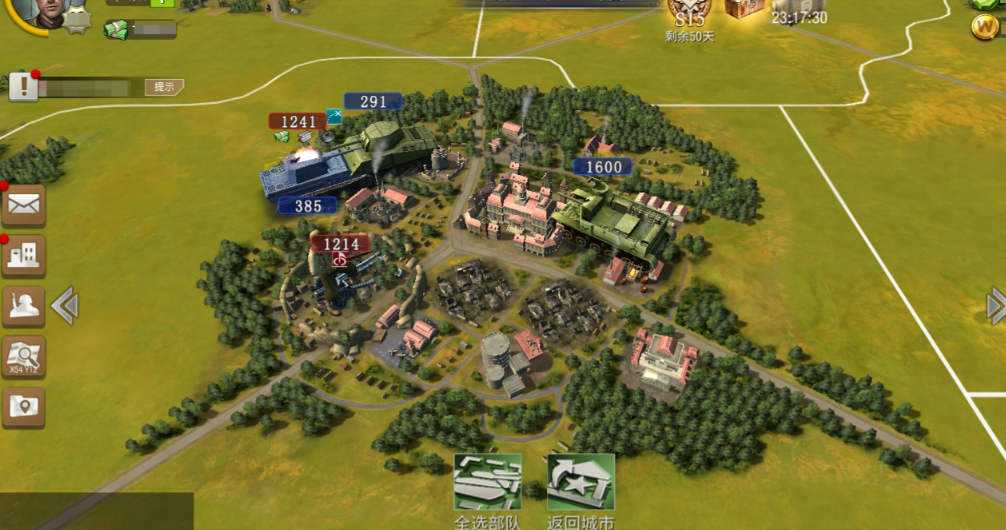Open the treasure chest reward icon
Viewport: 1006px width, 530px height.
point(744,8)
